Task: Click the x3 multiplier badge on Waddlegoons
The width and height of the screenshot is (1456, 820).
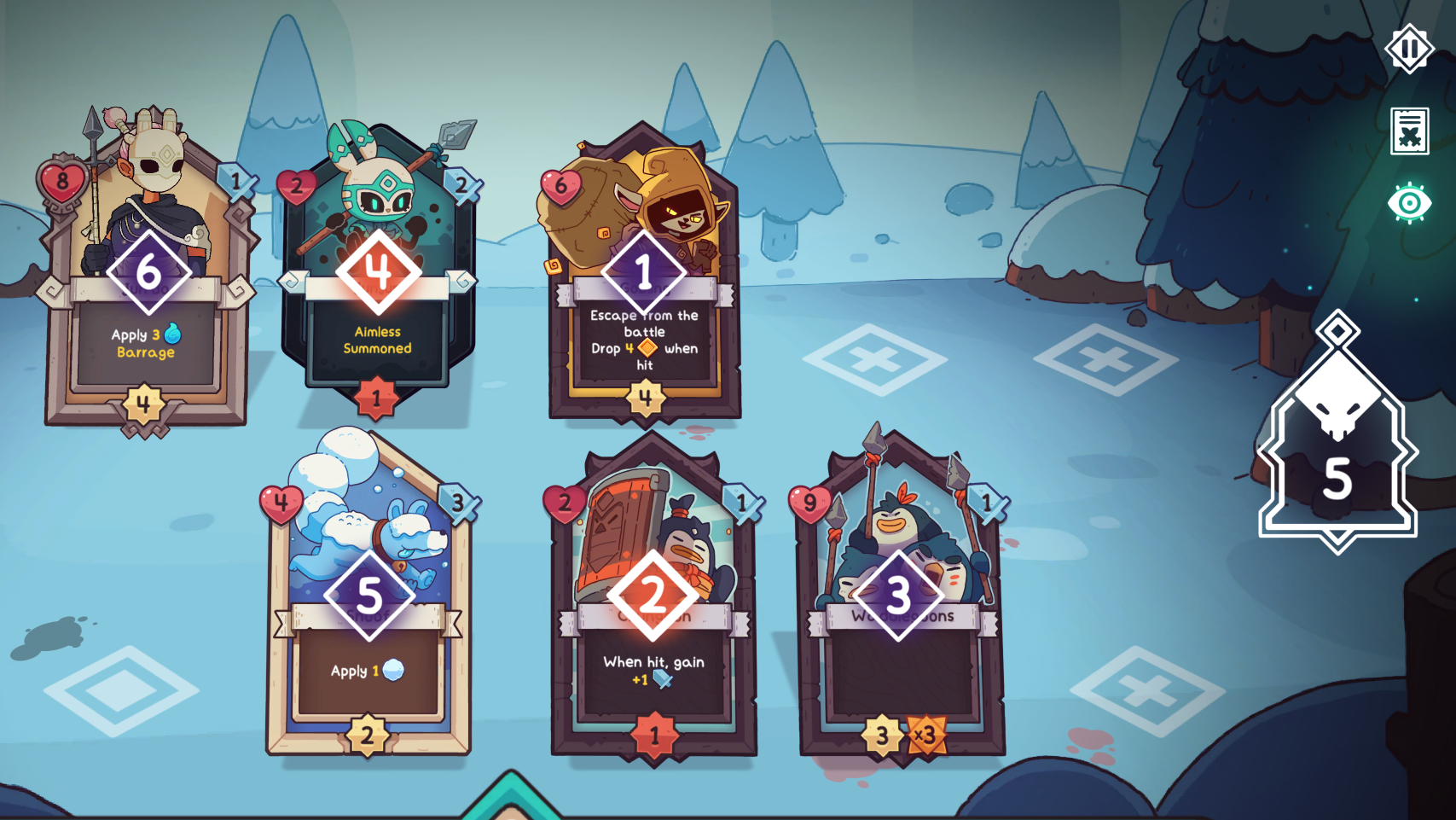Action: (x=926, y=732)
